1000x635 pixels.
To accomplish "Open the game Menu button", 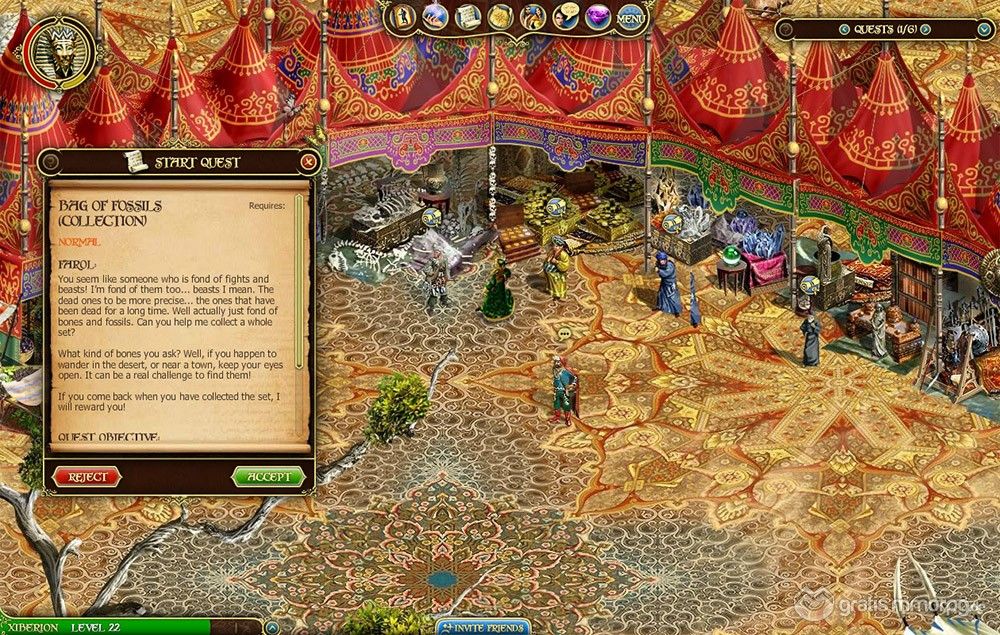I will 630,18.
